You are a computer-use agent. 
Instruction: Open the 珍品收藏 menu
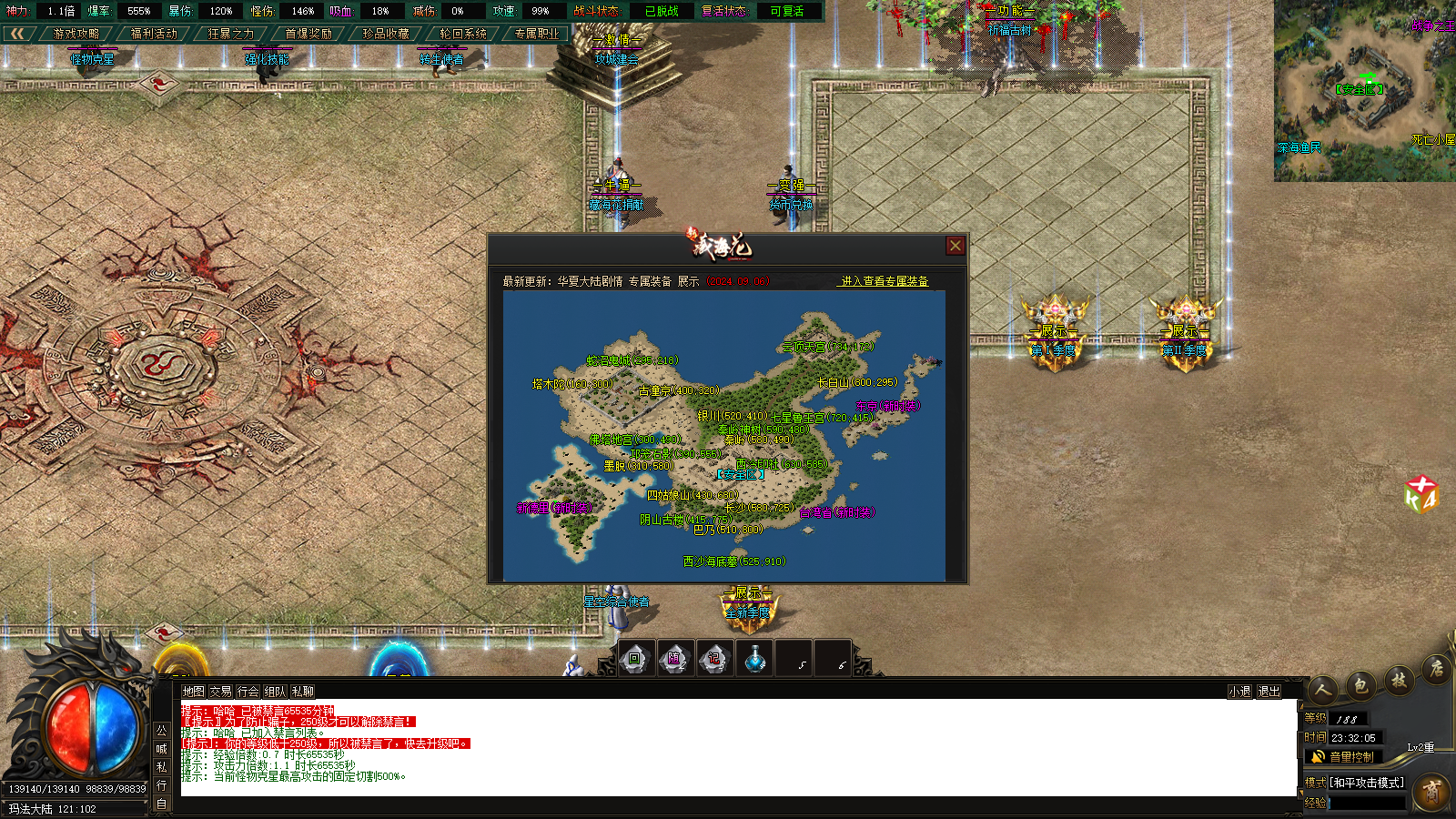coord(386,34)
